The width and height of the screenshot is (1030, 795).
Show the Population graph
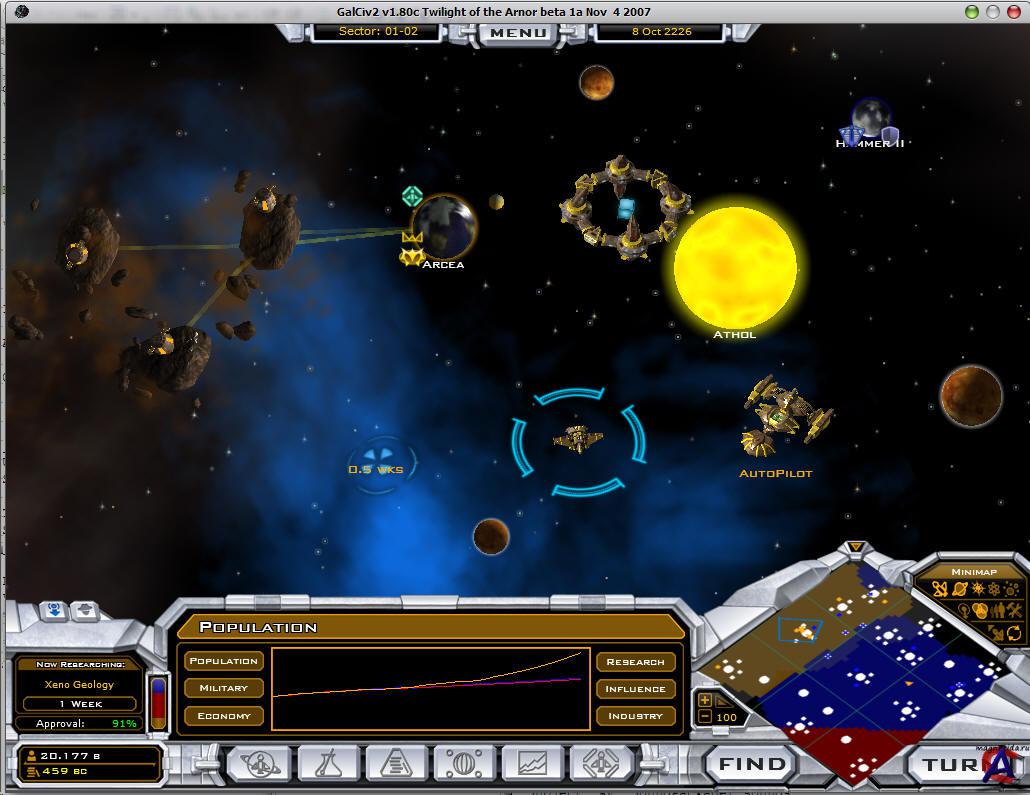click(x=223, y=661)
